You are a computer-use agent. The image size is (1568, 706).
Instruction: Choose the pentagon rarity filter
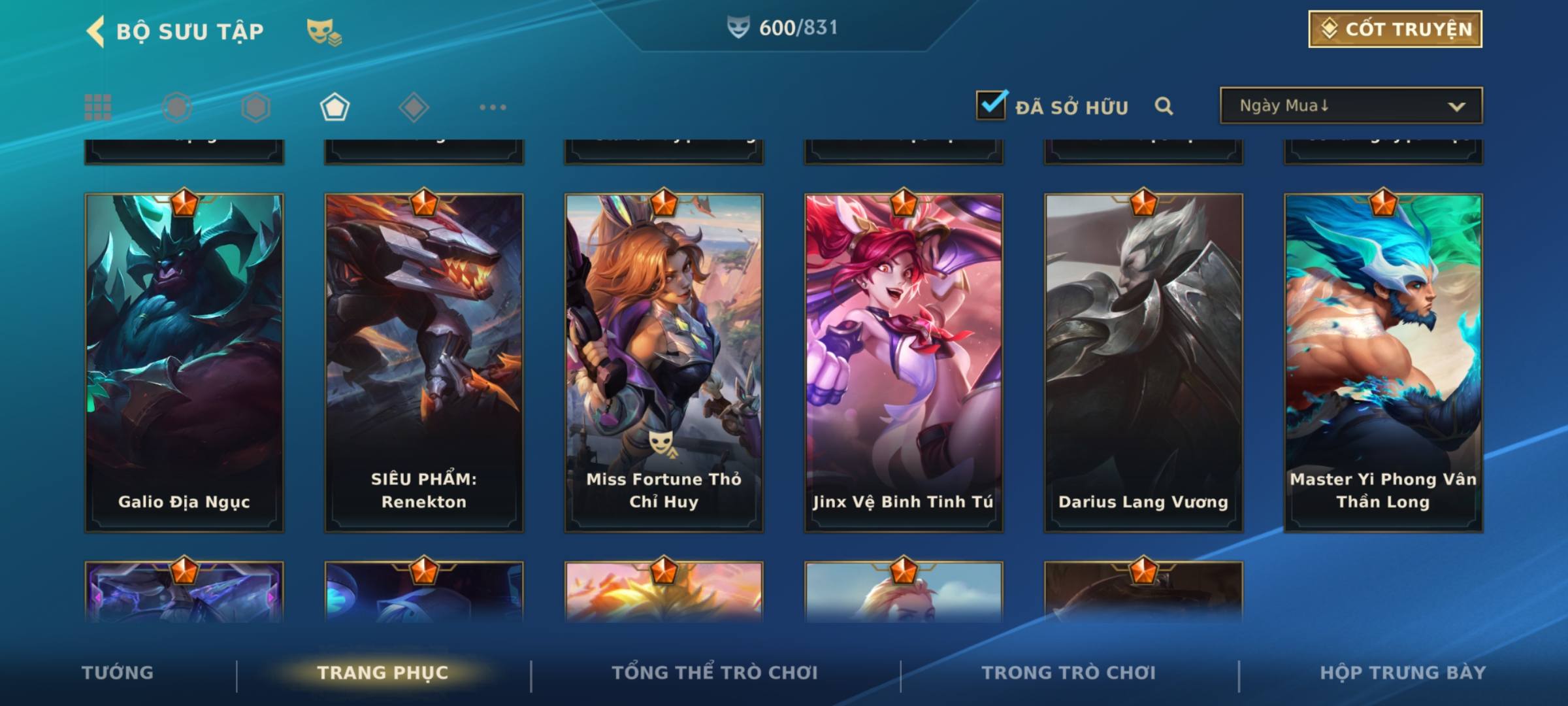coord(335,107)
